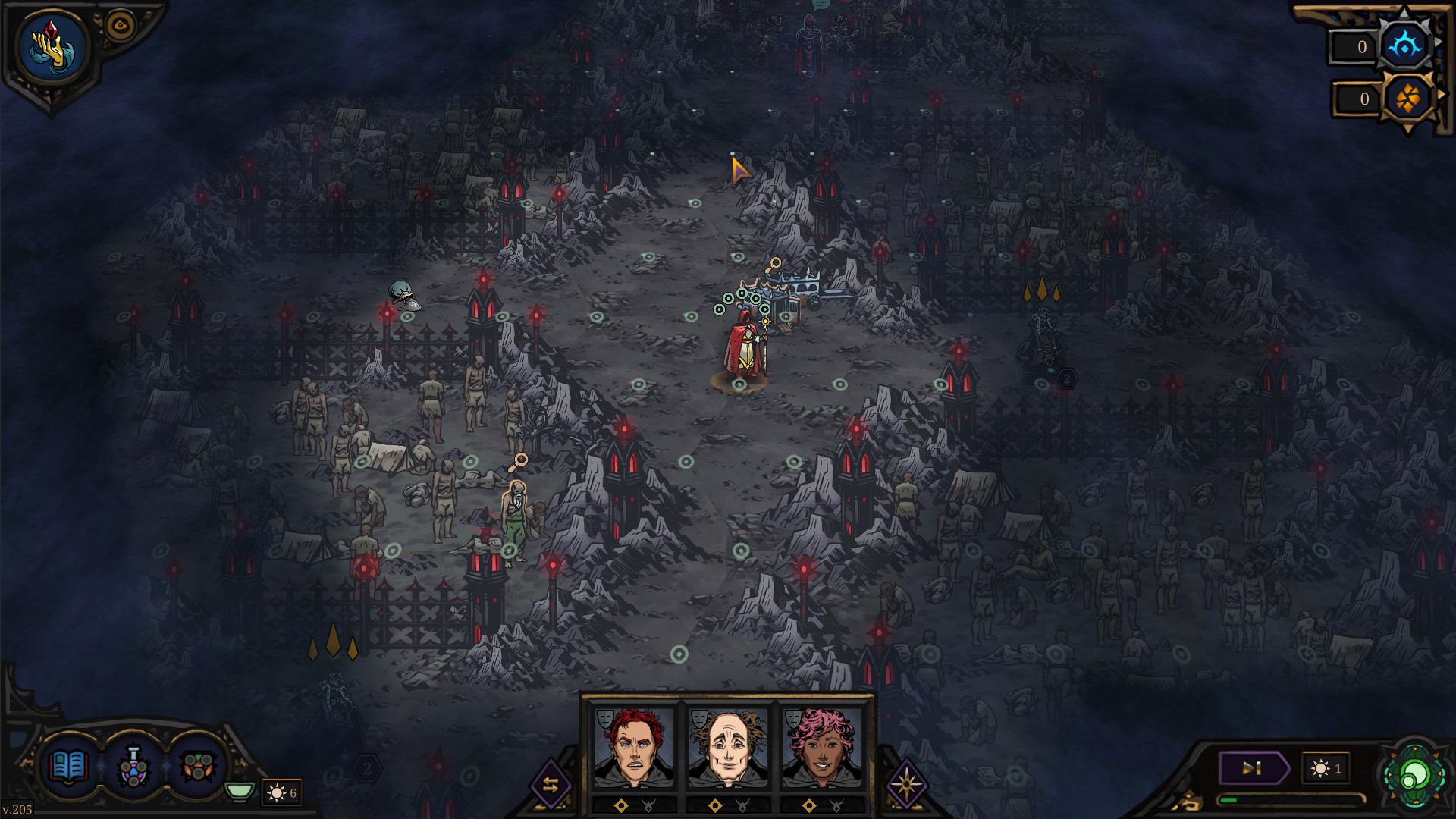
Task: Open the potion flask alchemy menu
Action: click(x=133, y=767)
